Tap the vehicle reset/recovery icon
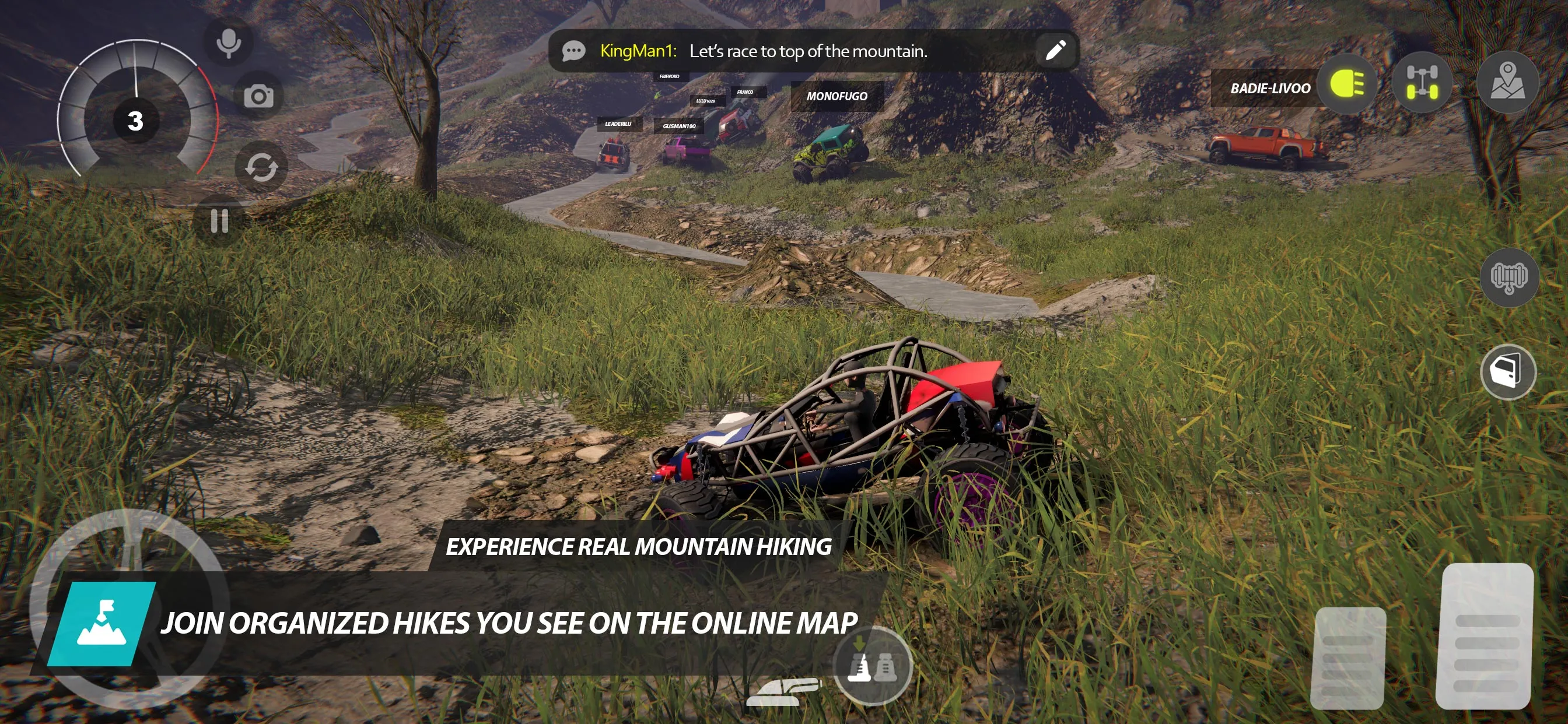Screen dimensions: 1568x724 coord(261,166)
